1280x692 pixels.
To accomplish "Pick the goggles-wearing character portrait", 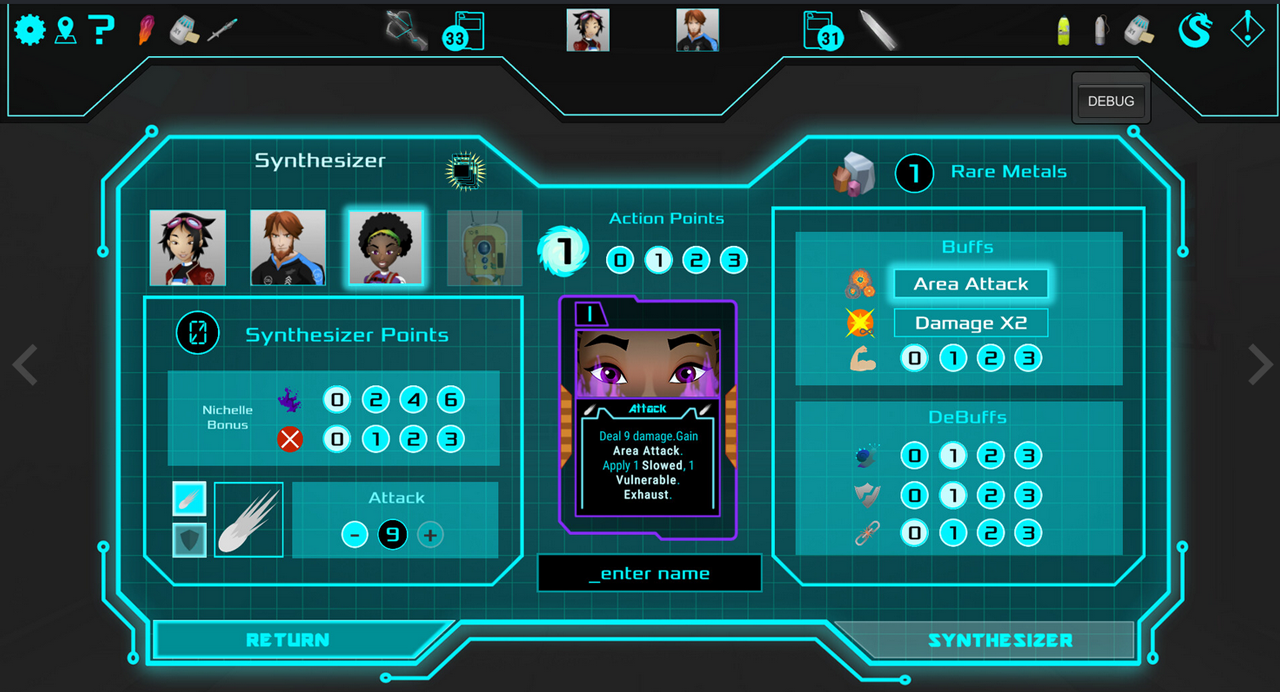I will (x=188, y=247).
